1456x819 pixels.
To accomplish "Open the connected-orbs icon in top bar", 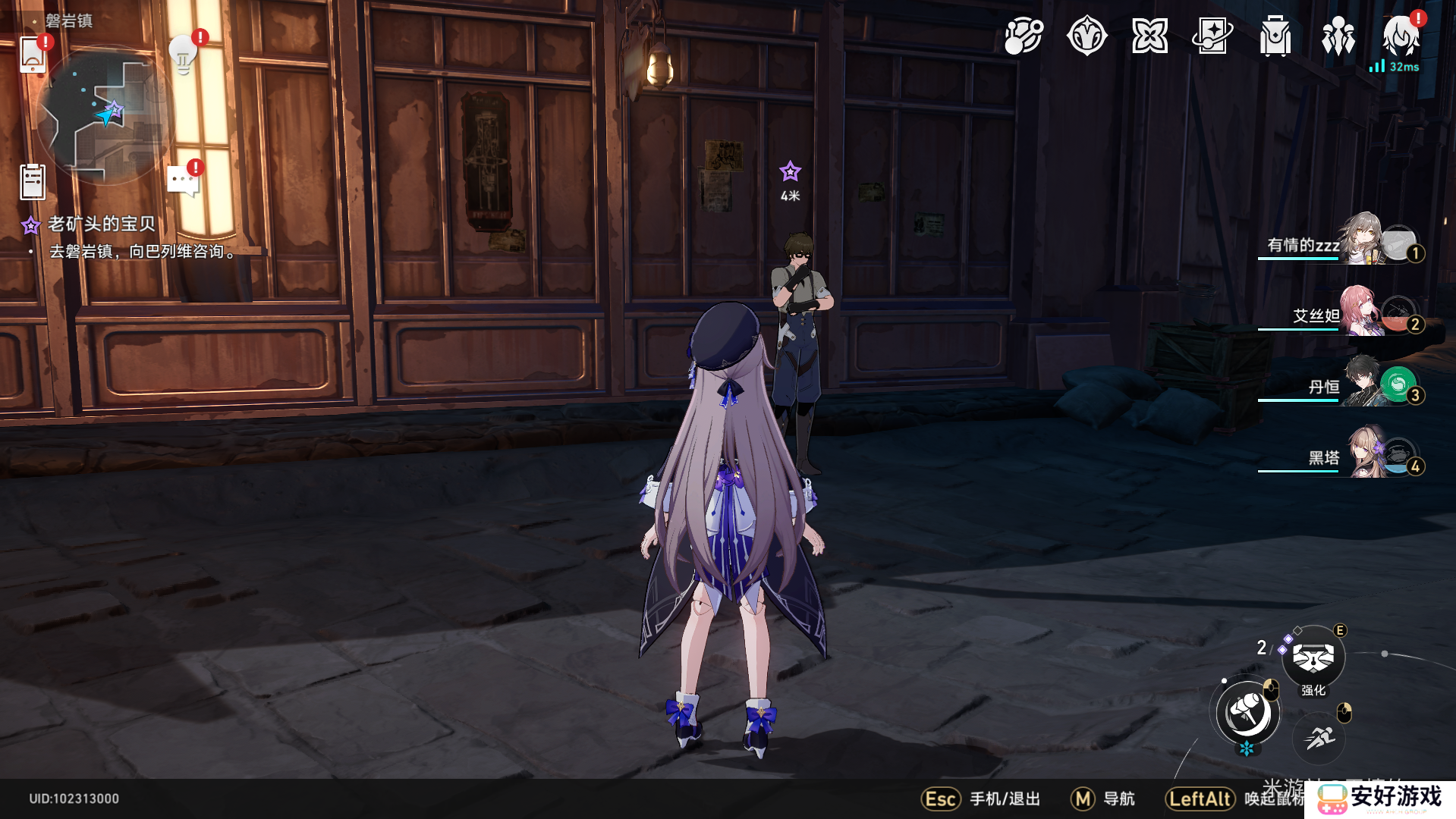I will [x=1024, y=36].
